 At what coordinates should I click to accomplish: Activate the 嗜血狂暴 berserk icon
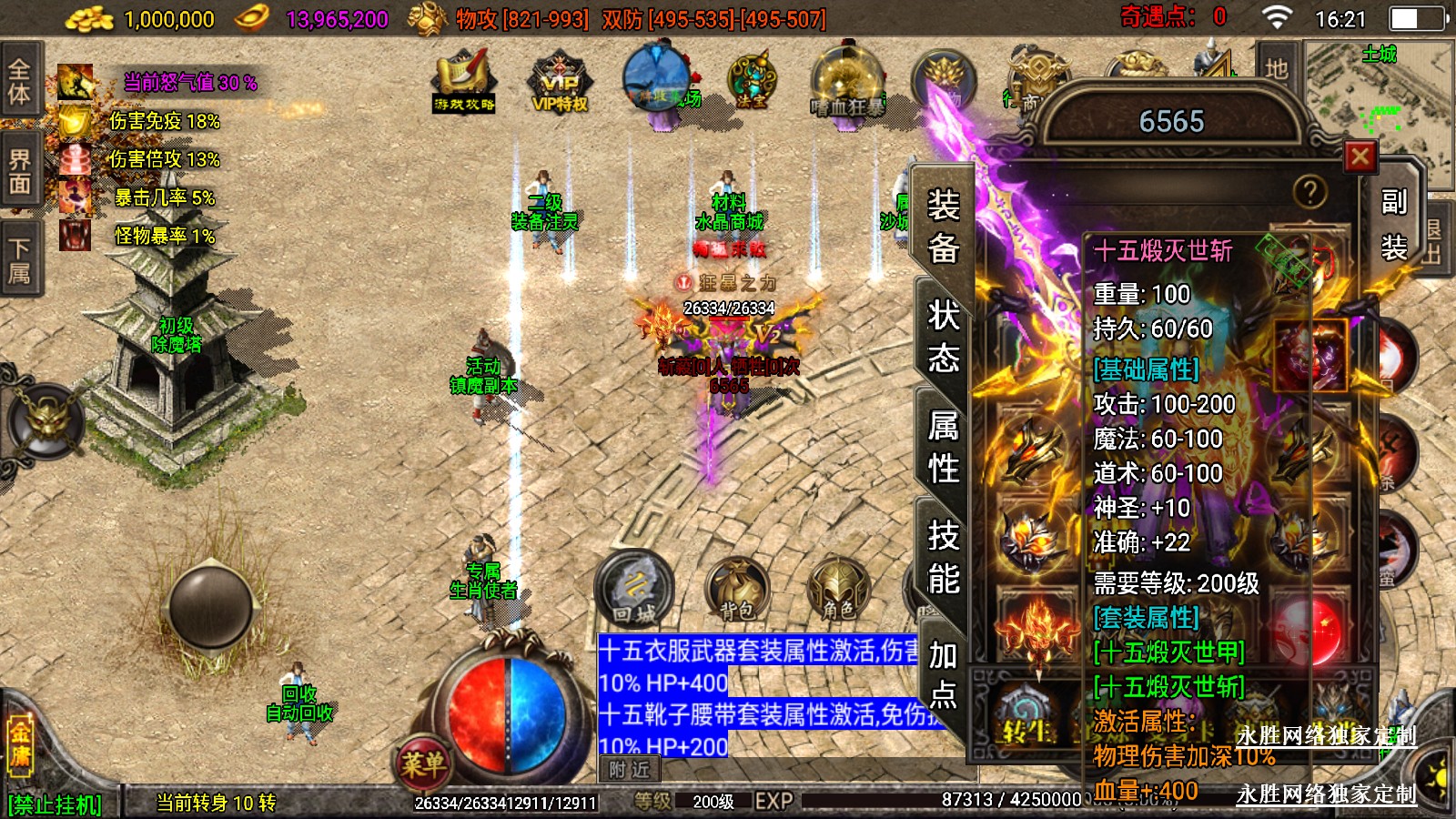pos(847,84)
